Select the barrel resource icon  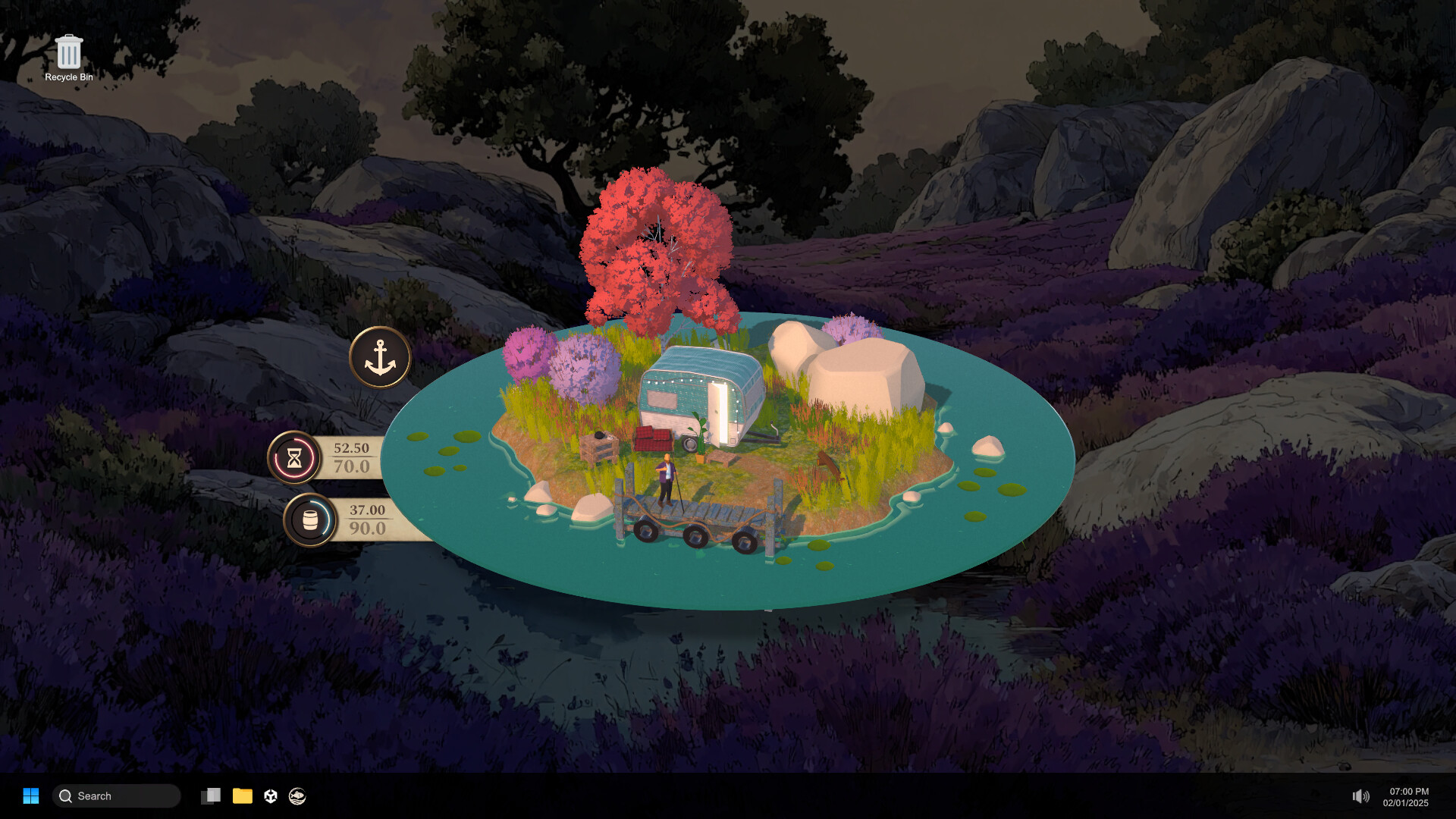coord(309,520)
